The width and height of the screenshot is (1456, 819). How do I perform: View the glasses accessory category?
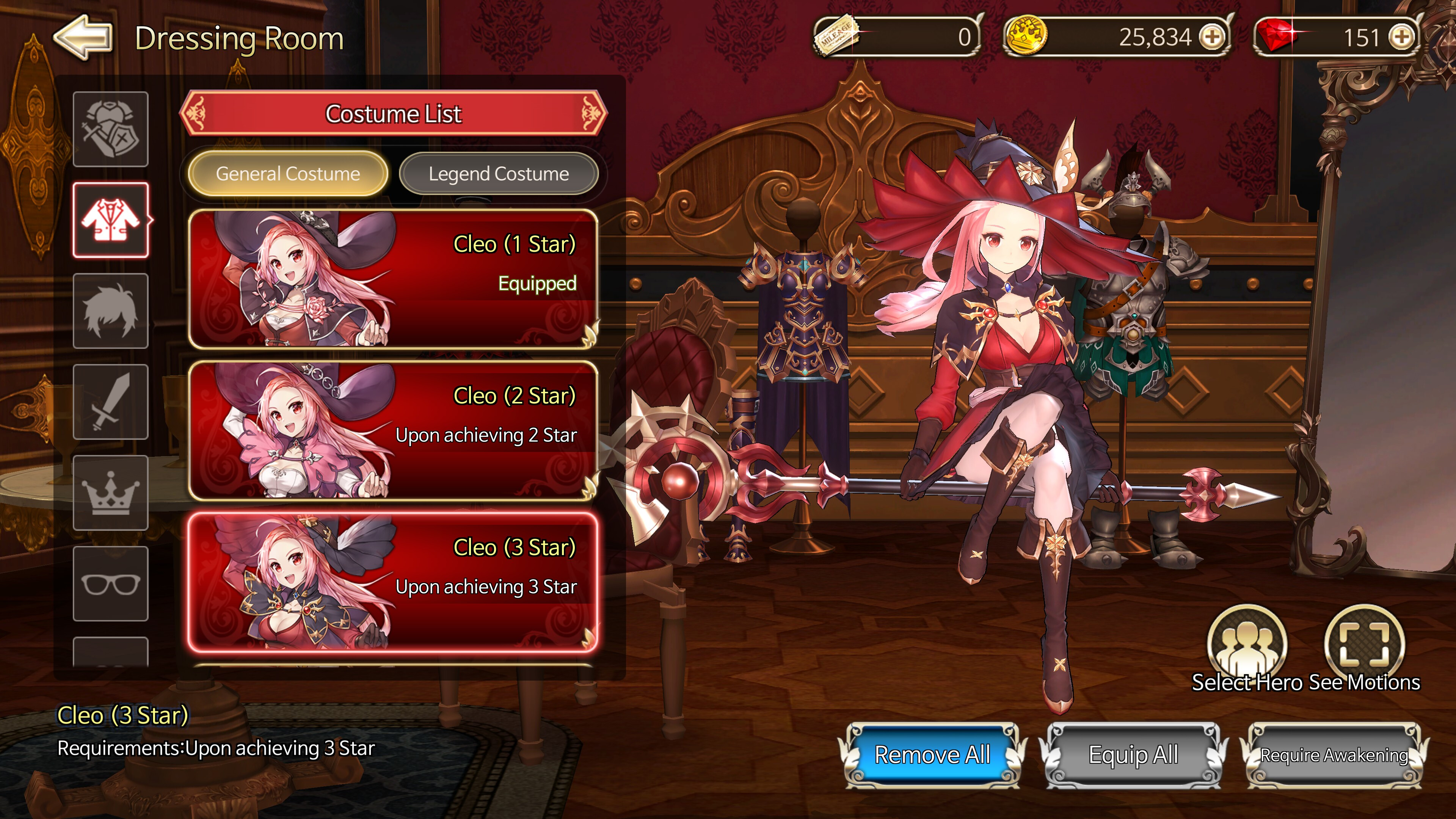[111, 584]
